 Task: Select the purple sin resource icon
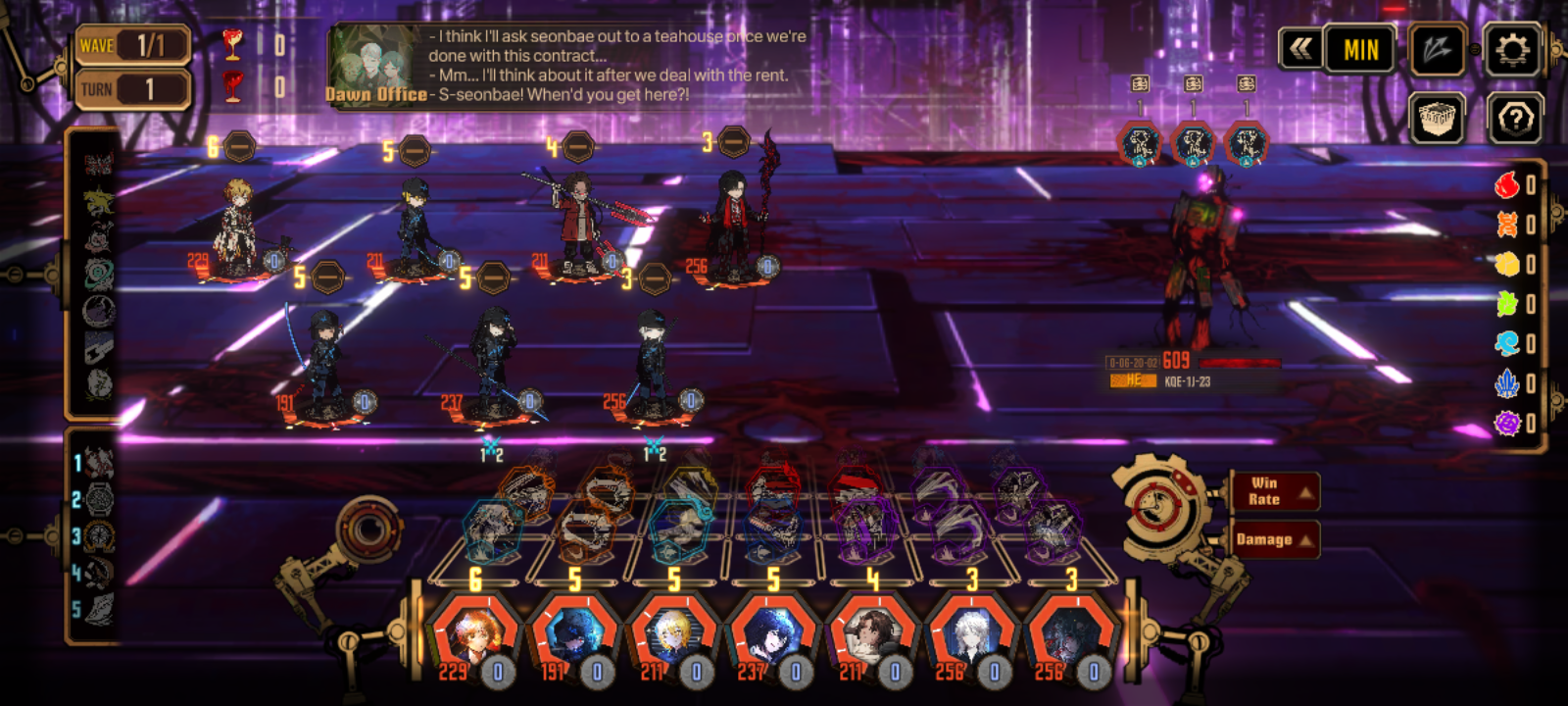1507,424
